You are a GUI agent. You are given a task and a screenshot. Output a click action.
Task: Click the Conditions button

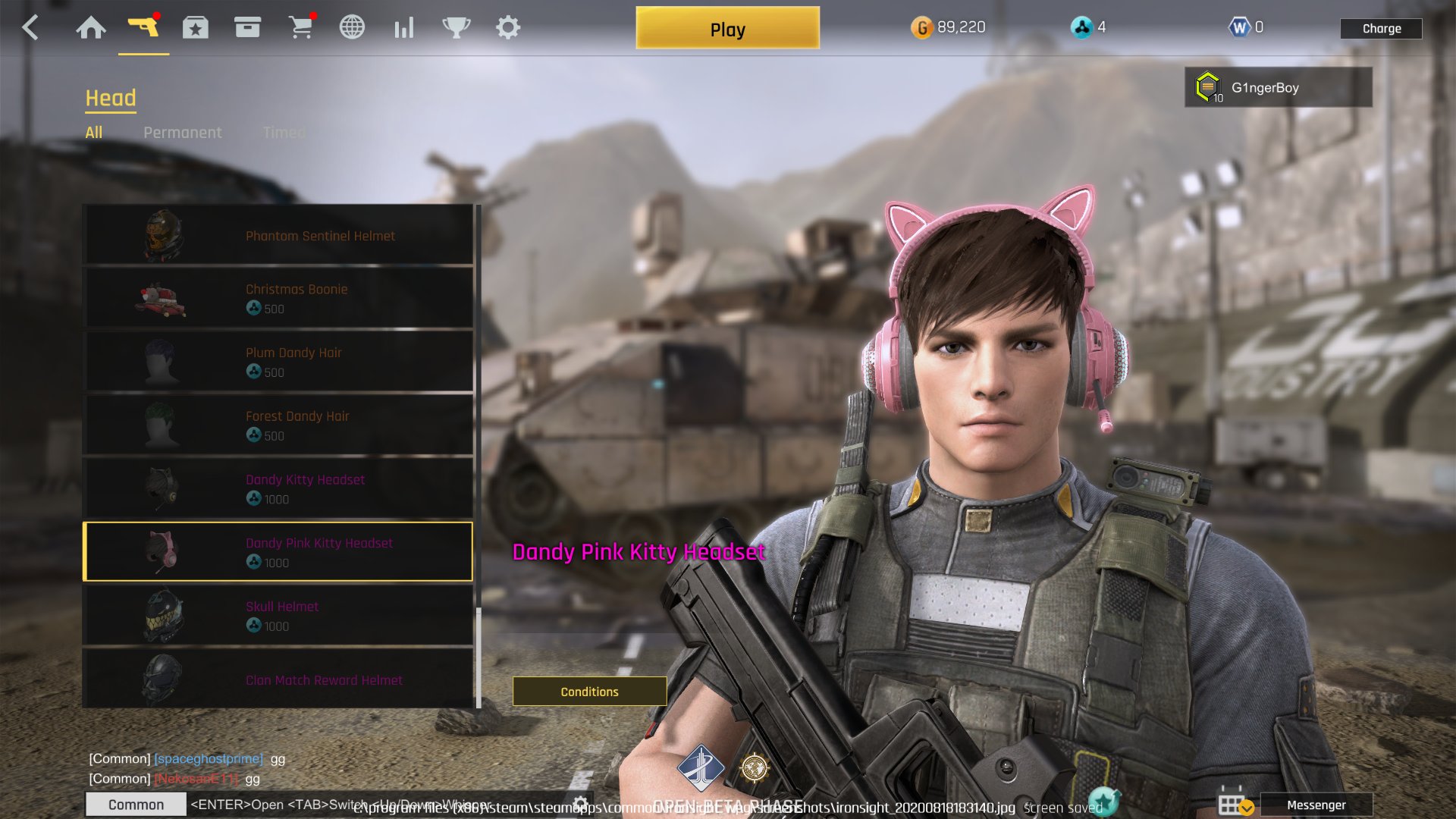pyautogui.click(x=589, y=691)
